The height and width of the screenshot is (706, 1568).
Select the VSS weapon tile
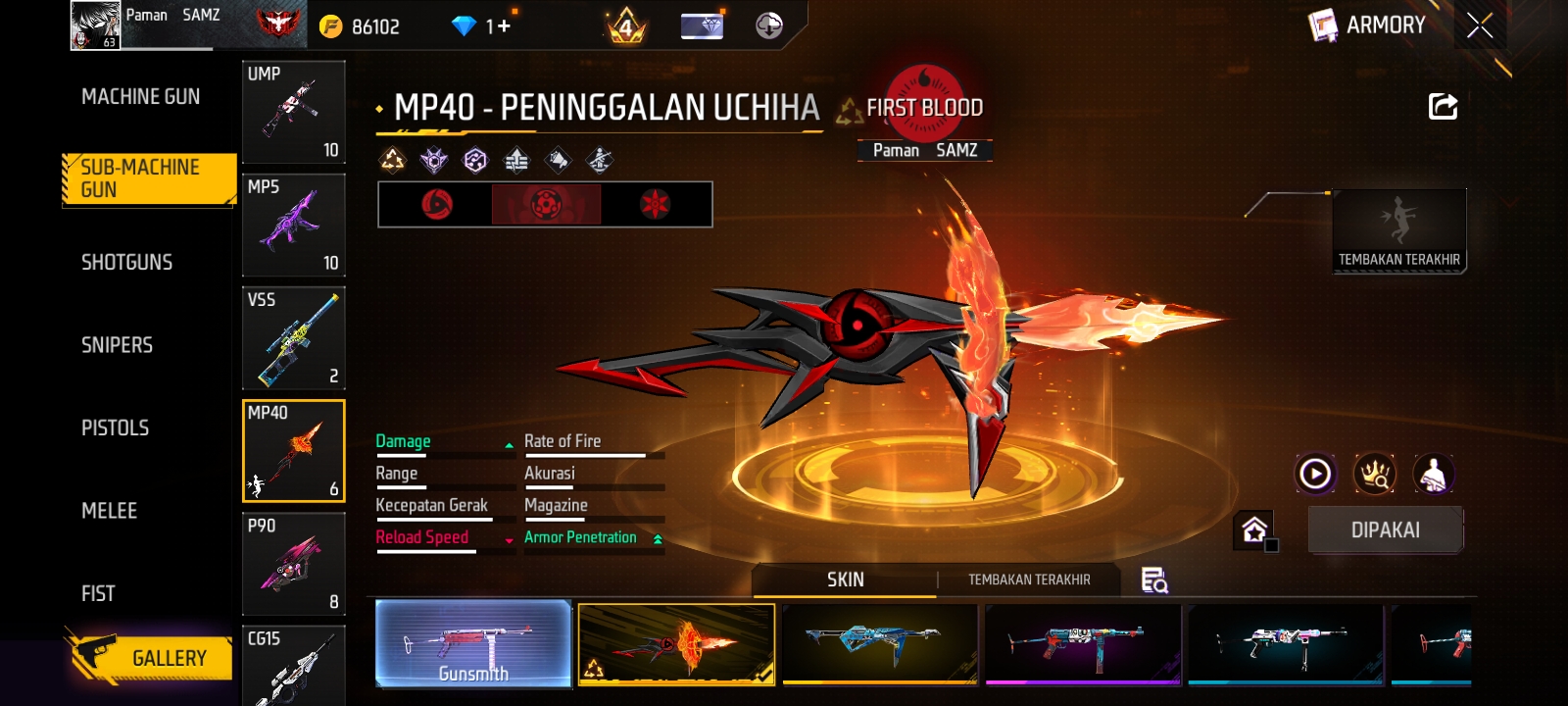[293, 337]
